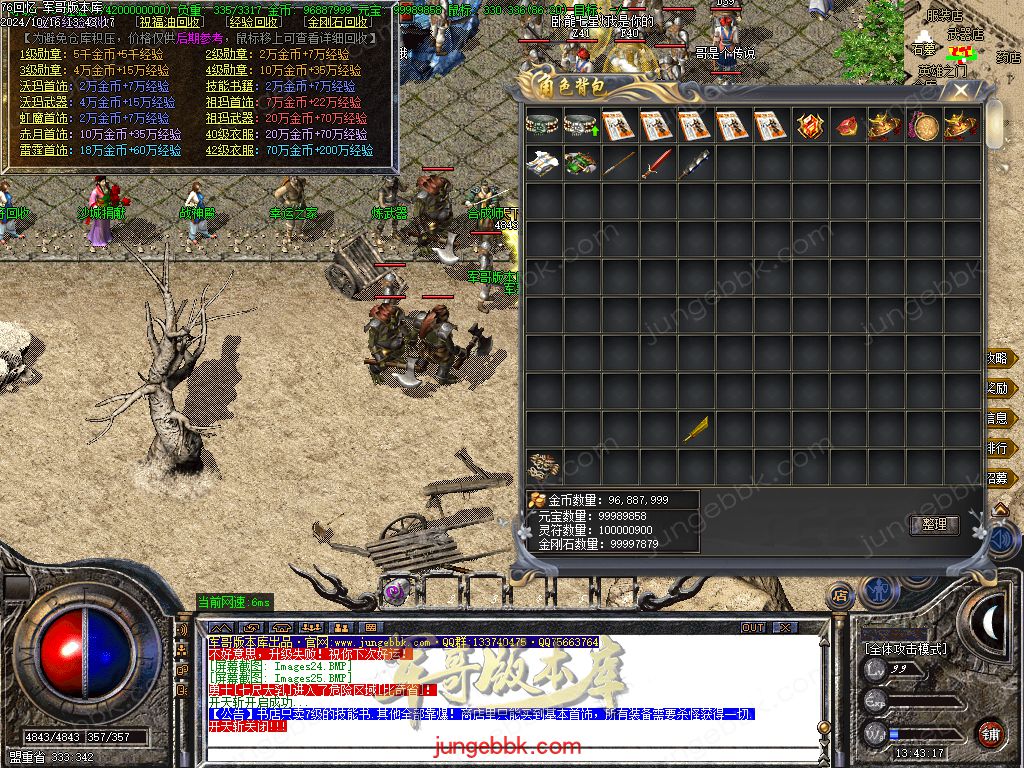Viewport: 1024px width, 768px height.
Task: Close the character backpack window
Action: (x=961, y=91)
